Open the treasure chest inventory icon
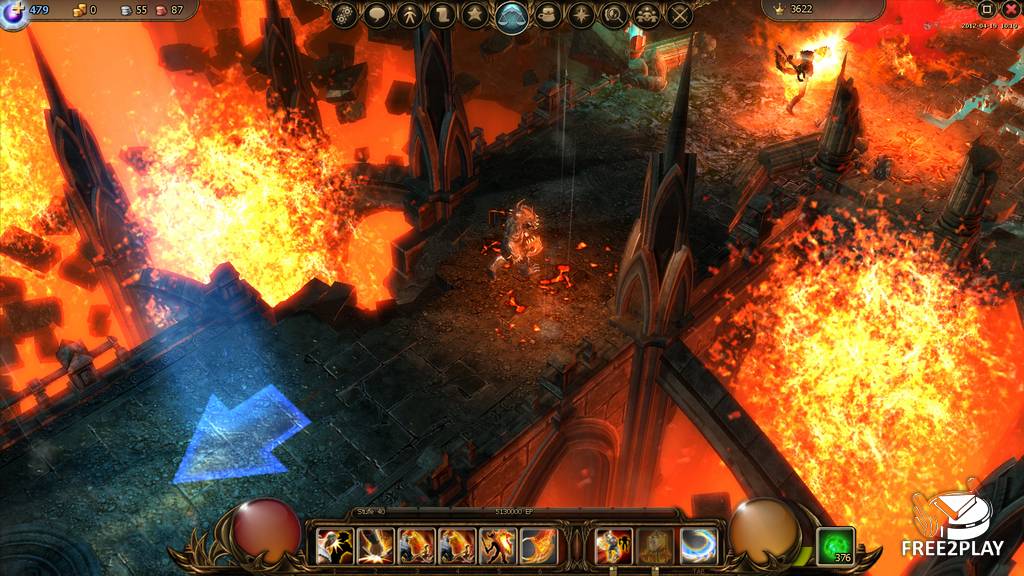Image resolution: width=1024 pixels, height=576 pixels. (547, 15)
